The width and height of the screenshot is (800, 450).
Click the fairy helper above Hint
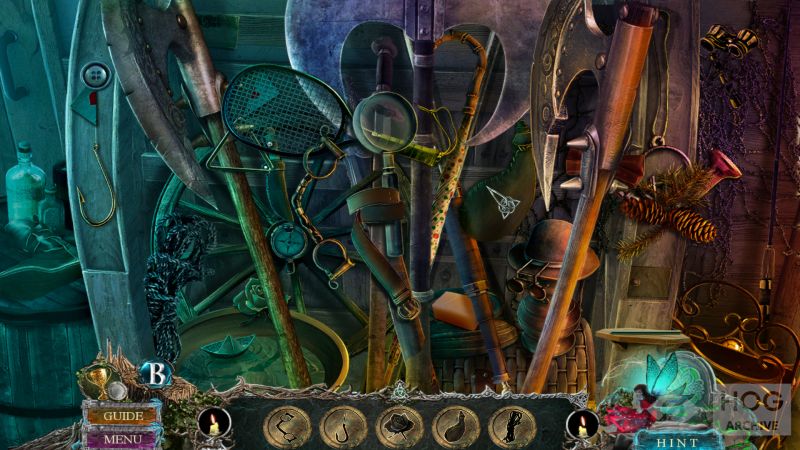(x=663, y=382)
